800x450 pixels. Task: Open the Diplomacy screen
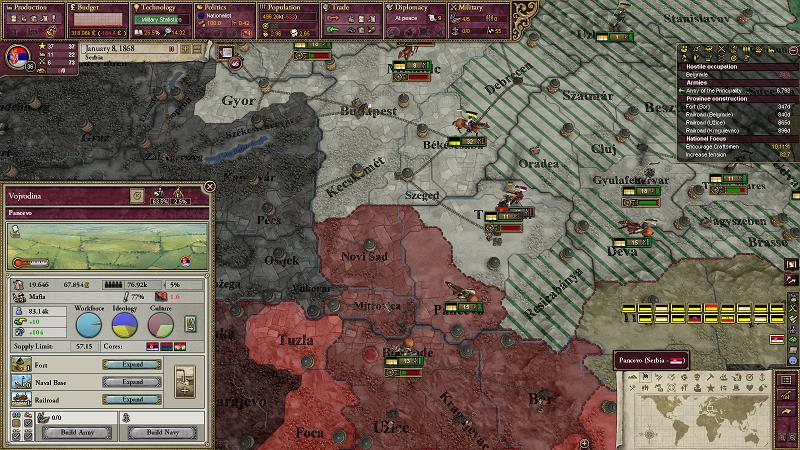click(412, 7)
